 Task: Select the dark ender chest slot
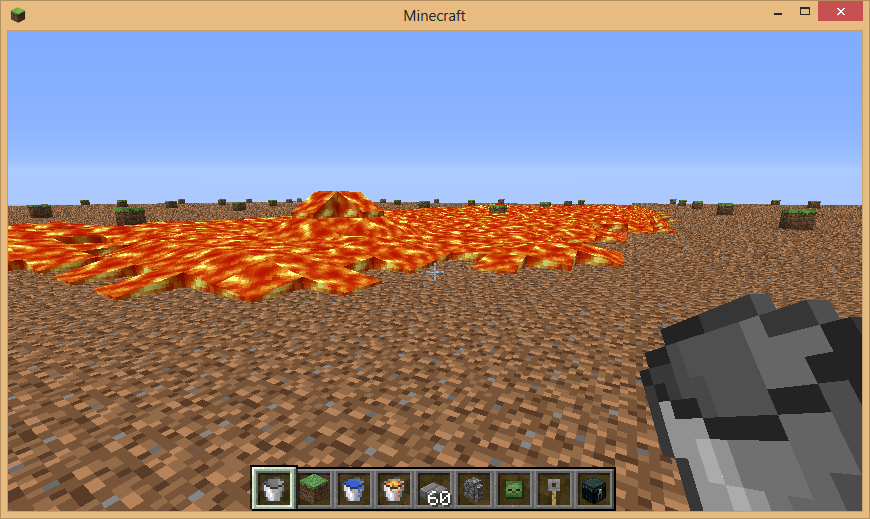[x=593, y=489]
